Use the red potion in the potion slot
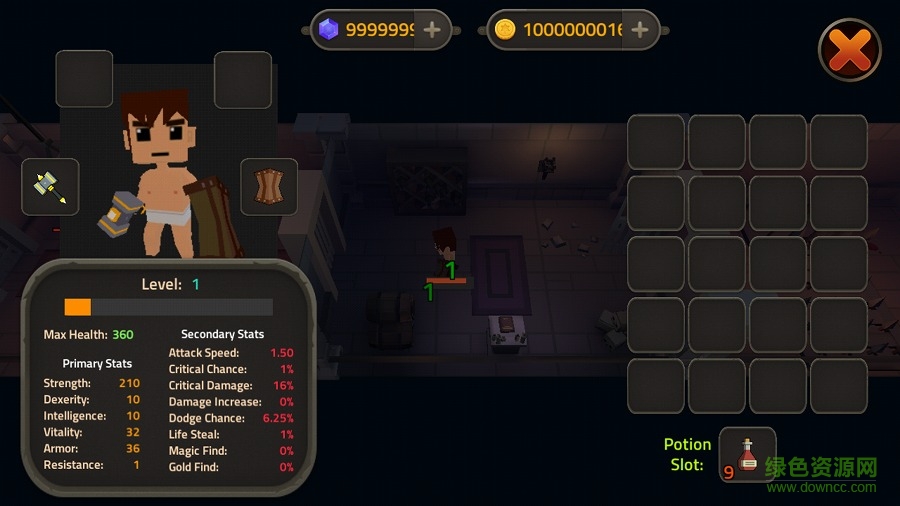Viewport: 900px width, 506px height. pos(747,455)
